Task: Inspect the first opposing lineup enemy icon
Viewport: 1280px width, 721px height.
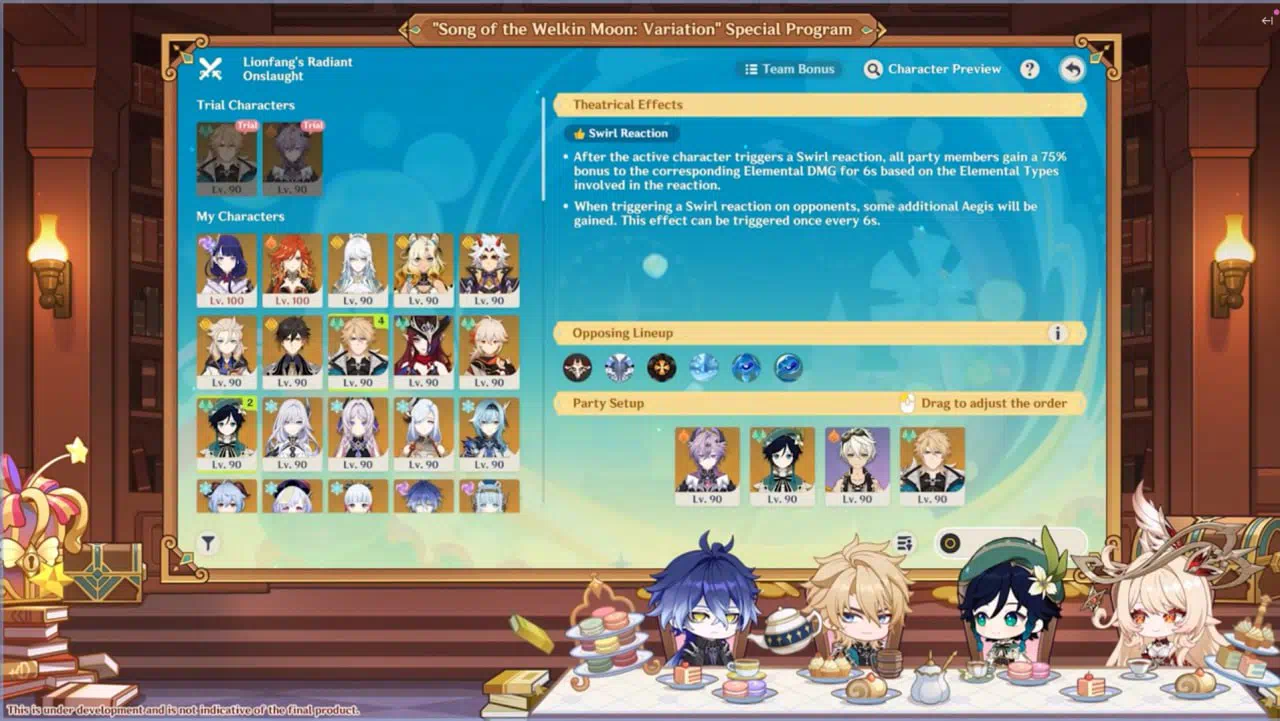Action: pos(577,368)
